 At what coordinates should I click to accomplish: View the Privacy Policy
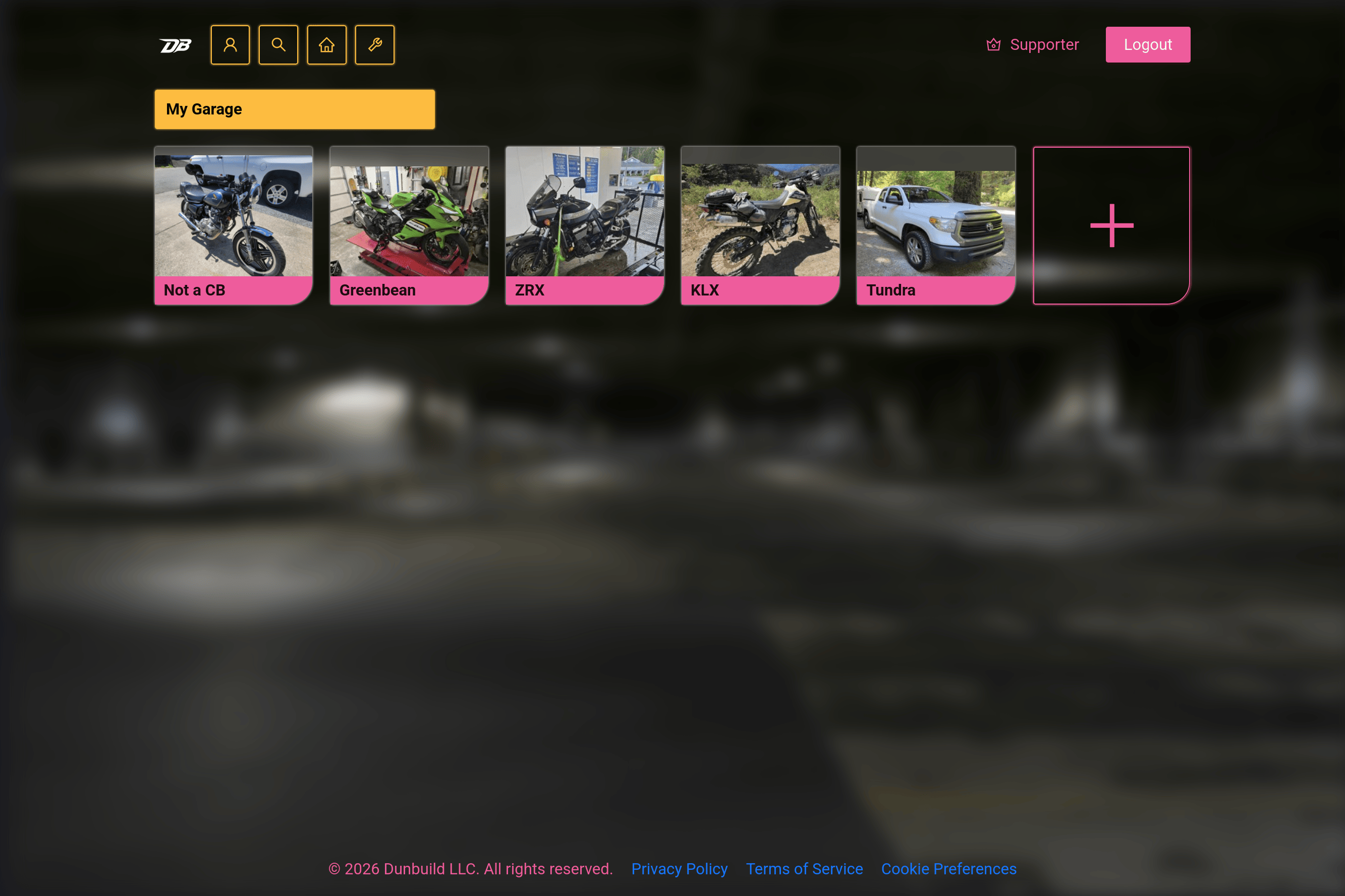pos(679,869)
